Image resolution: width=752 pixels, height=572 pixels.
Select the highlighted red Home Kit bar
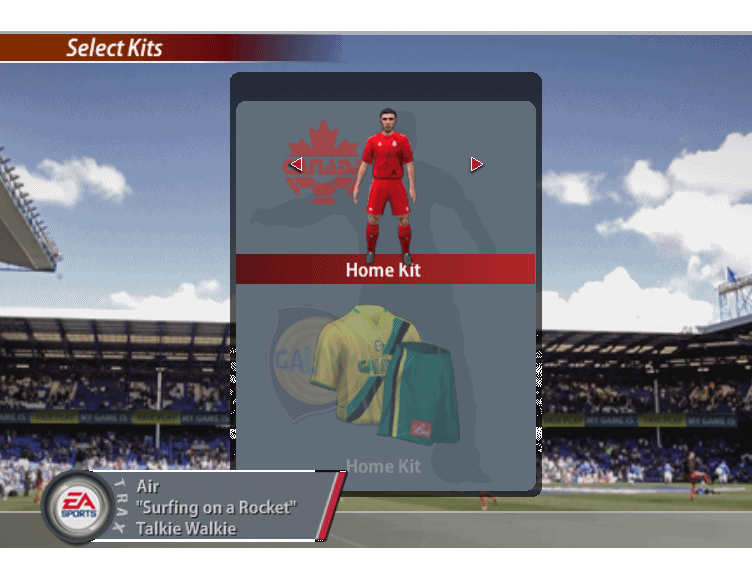point(385,269)
